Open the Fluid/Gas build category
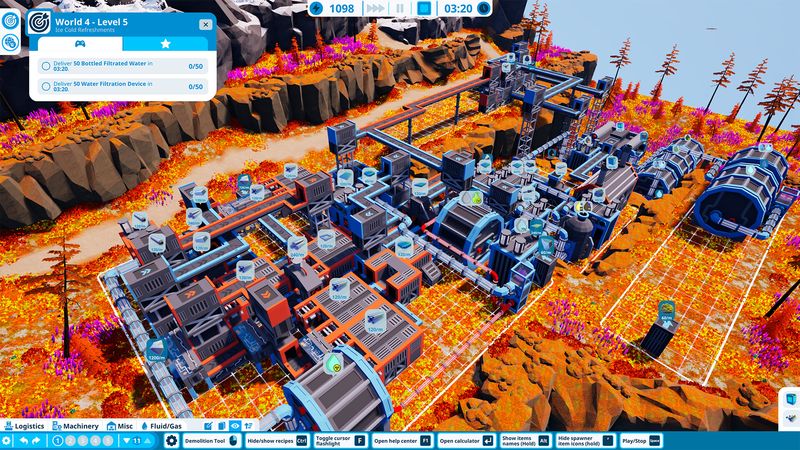This screenshot has width=800, height=450. (x=166, y=426)
